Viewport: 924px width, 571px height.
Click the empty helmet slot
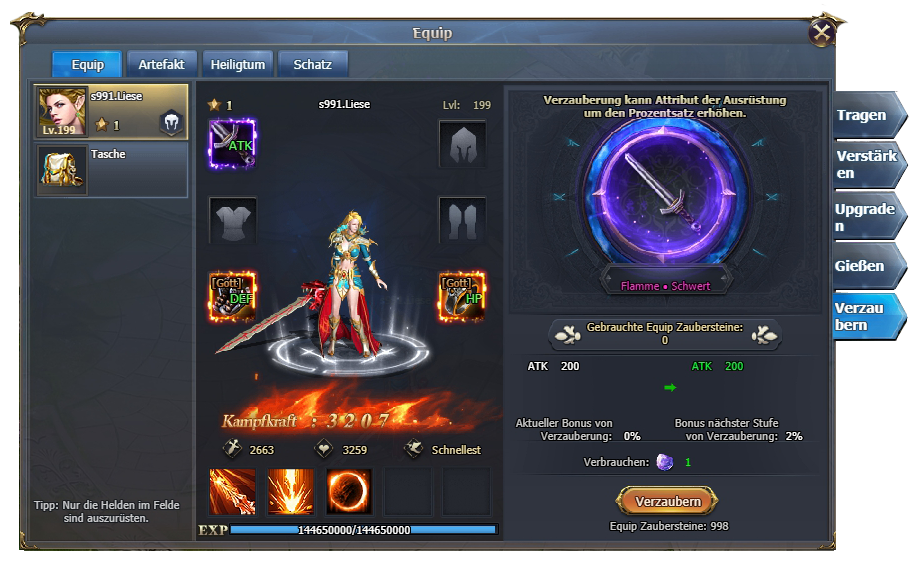click(462, 143)
